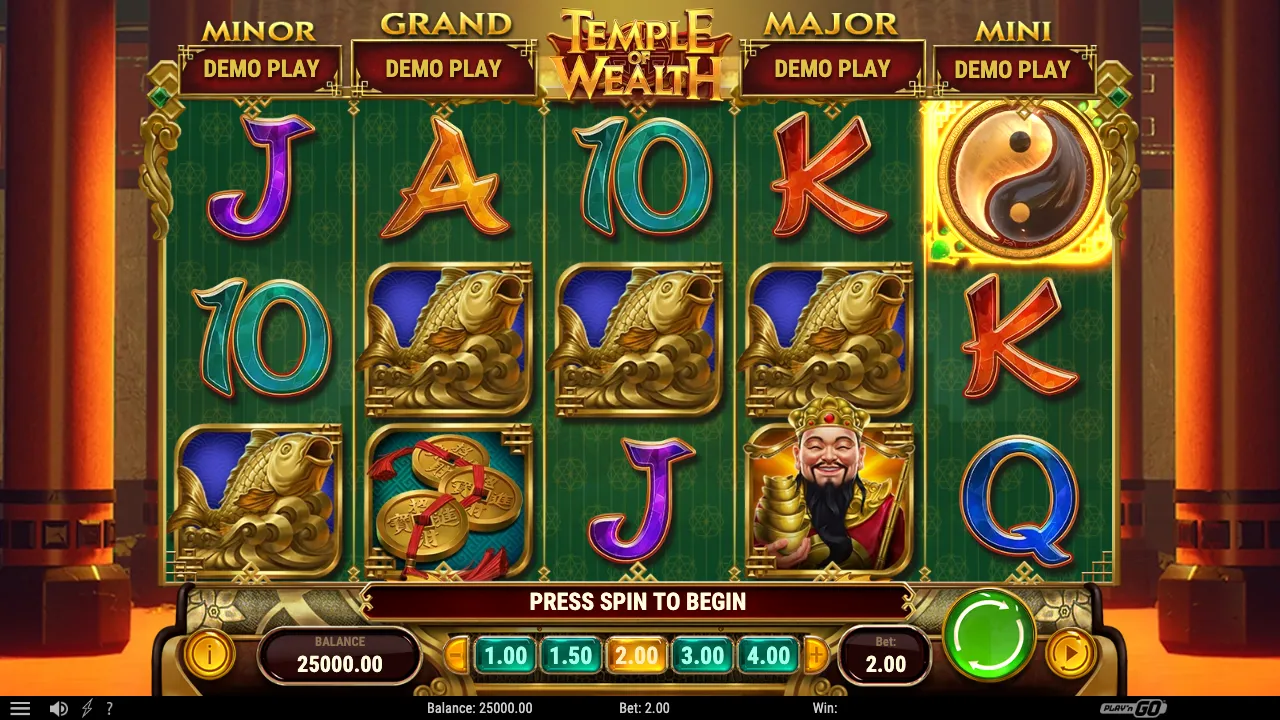Decrease bet using the minus stepper
Screen dimensions: 1280x720
point(457,656)
